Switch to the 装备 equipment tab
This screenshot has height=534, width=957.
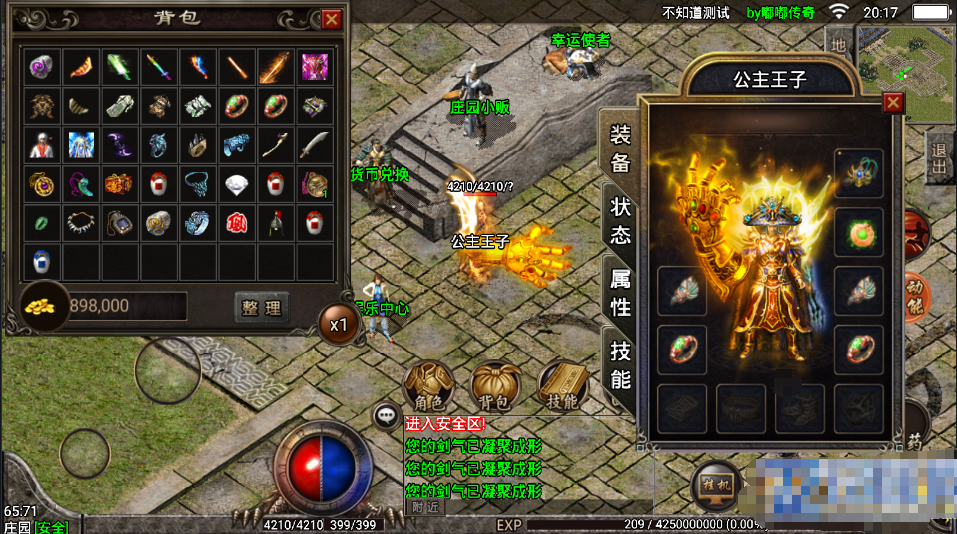(x=621, y=150)
